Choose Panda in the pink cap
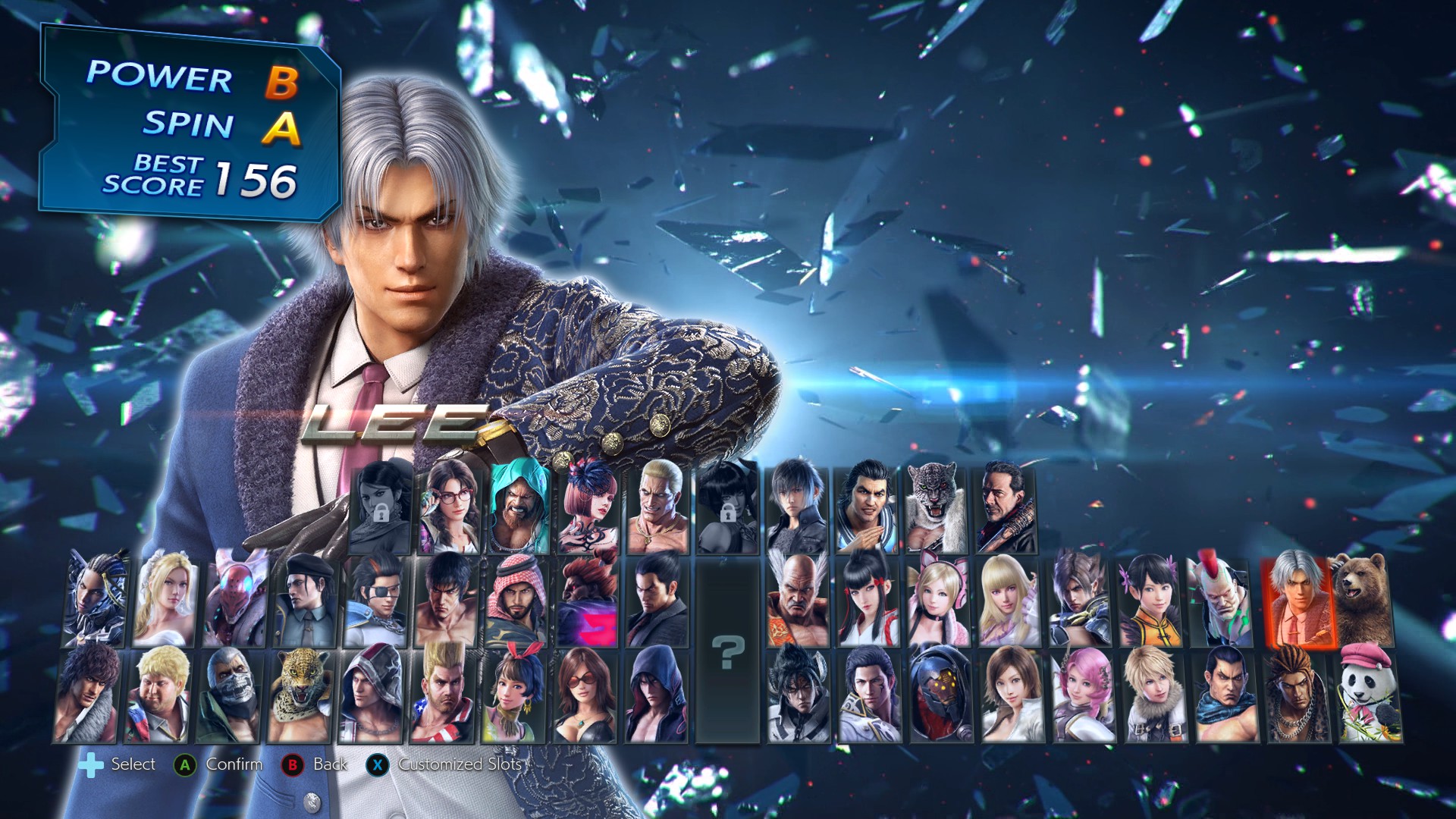 (1369, 695)
